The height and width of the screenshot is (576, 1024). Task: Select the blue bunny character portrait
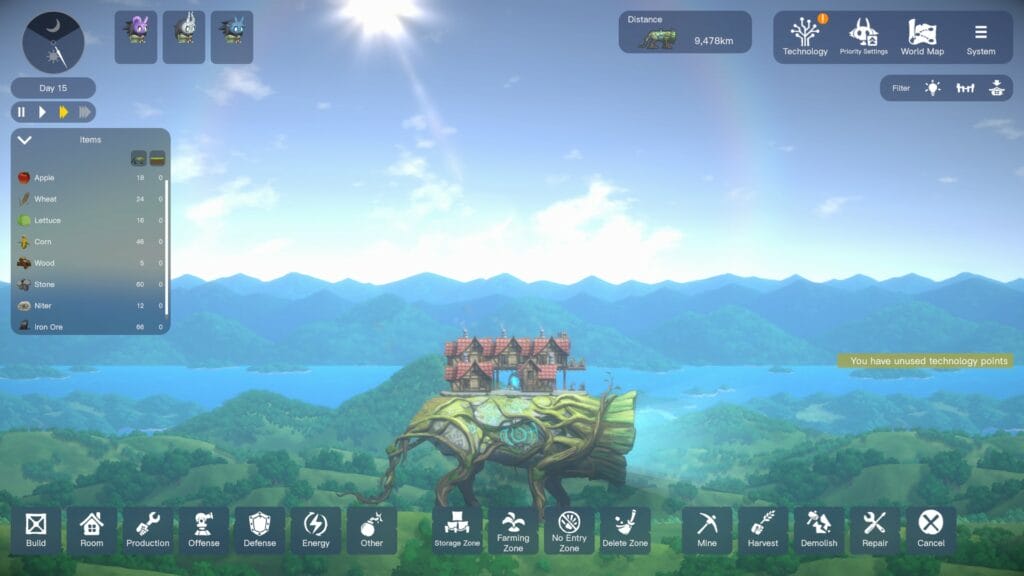click(x=232, y=37)
